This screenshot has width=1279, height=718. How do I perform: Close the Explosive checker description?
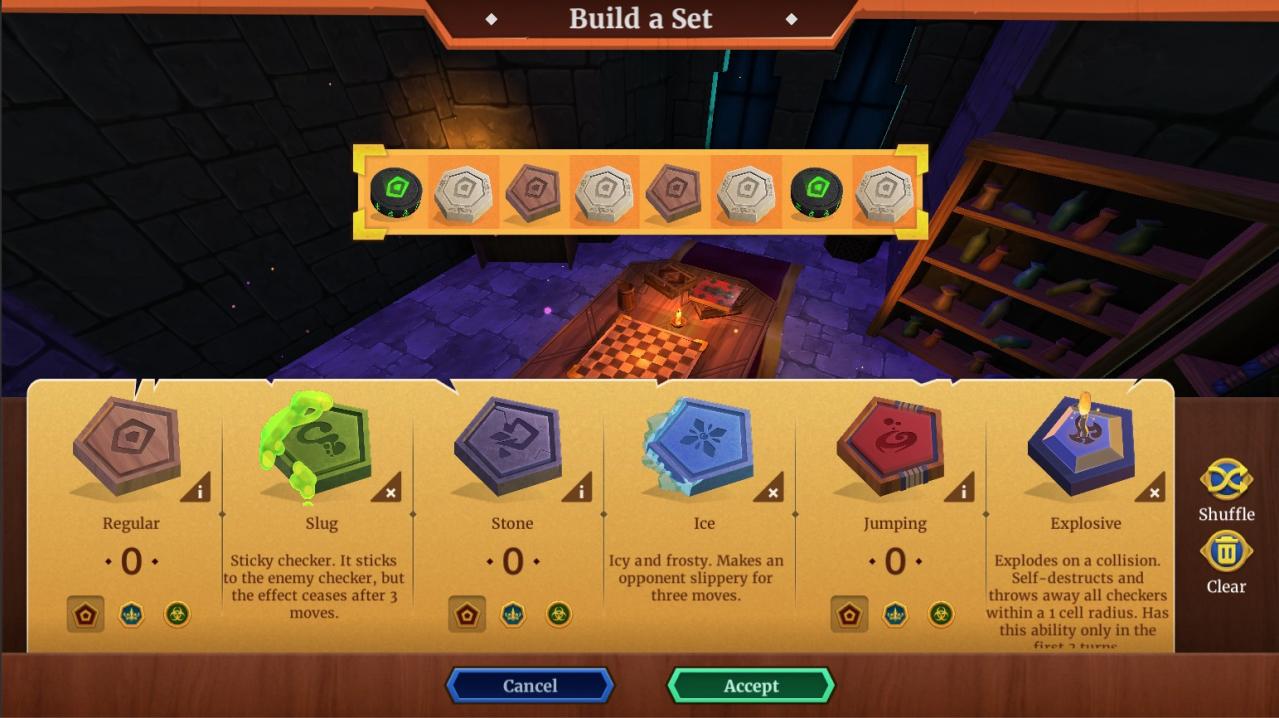click(1153, 490)
